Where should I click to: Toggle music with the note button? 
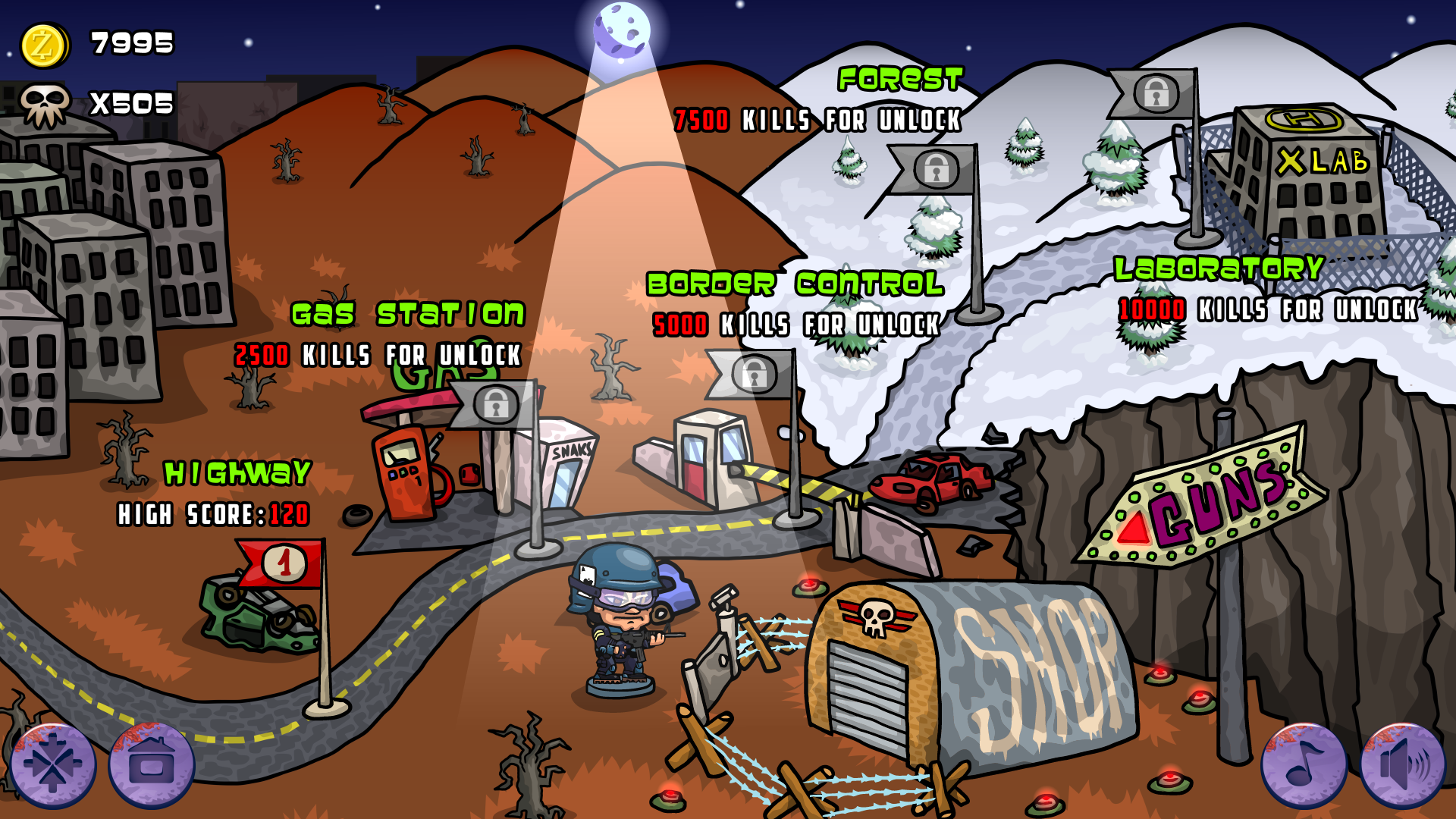[1304, 764]
